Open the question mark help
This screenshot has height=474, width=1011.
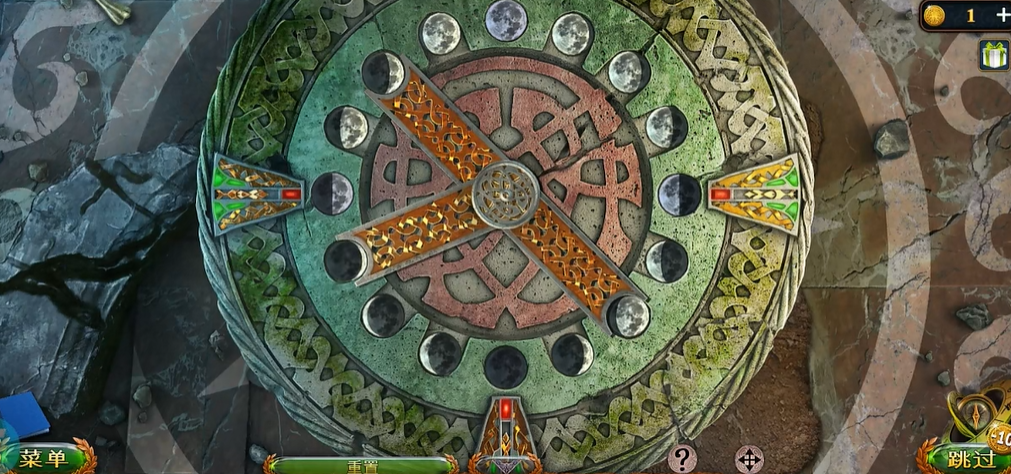682,459
